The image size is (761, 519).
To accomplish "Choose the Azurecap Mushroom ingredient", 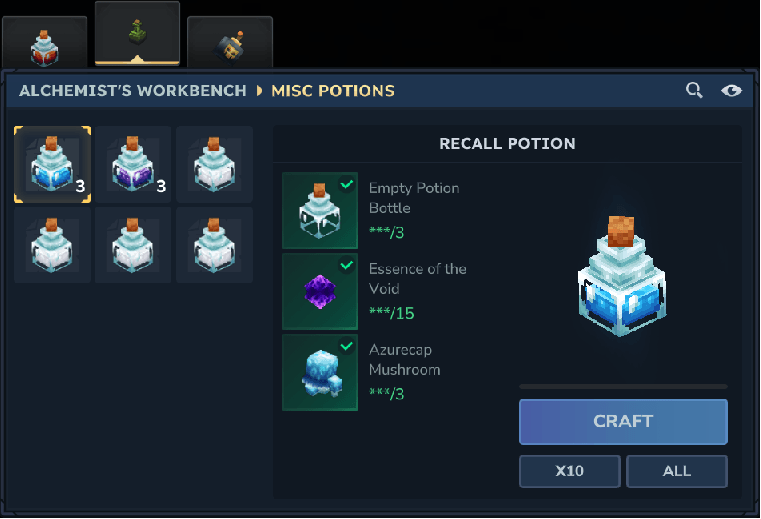I will [320, 372].
